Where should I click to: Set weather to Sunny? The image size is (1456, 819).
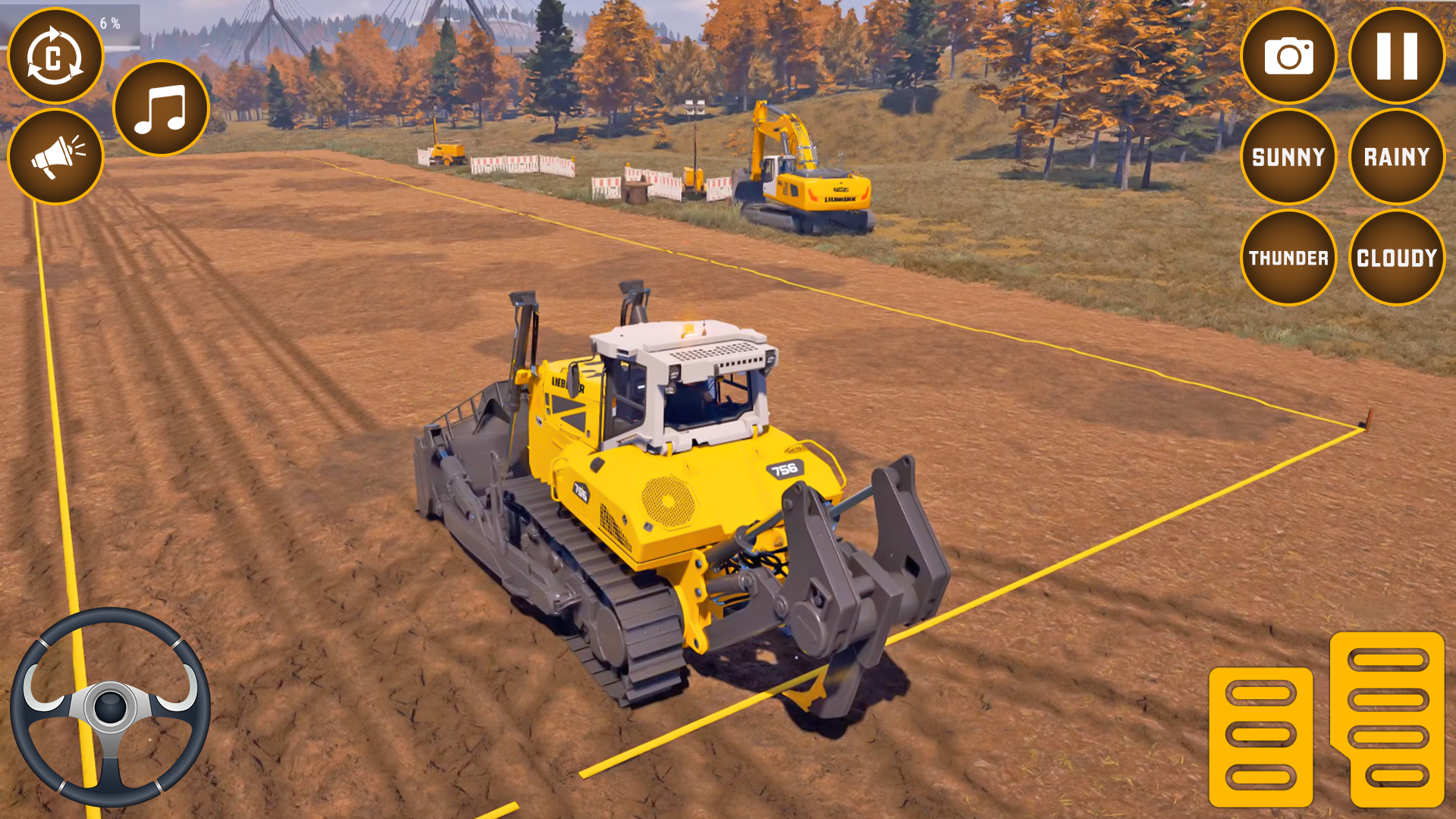tap(1288, 157)
